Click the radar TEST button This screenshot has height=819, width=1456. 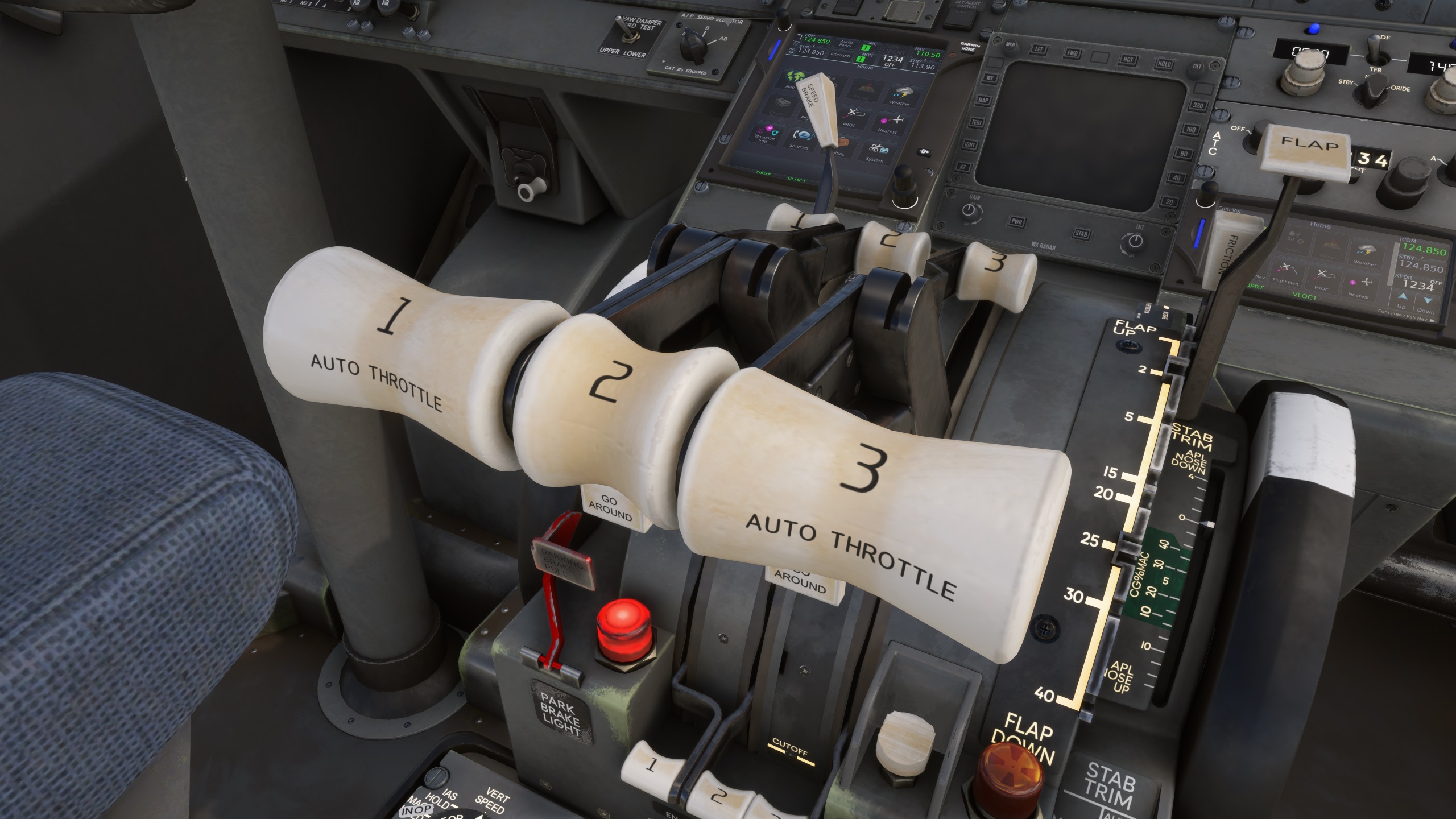[976, 122]
